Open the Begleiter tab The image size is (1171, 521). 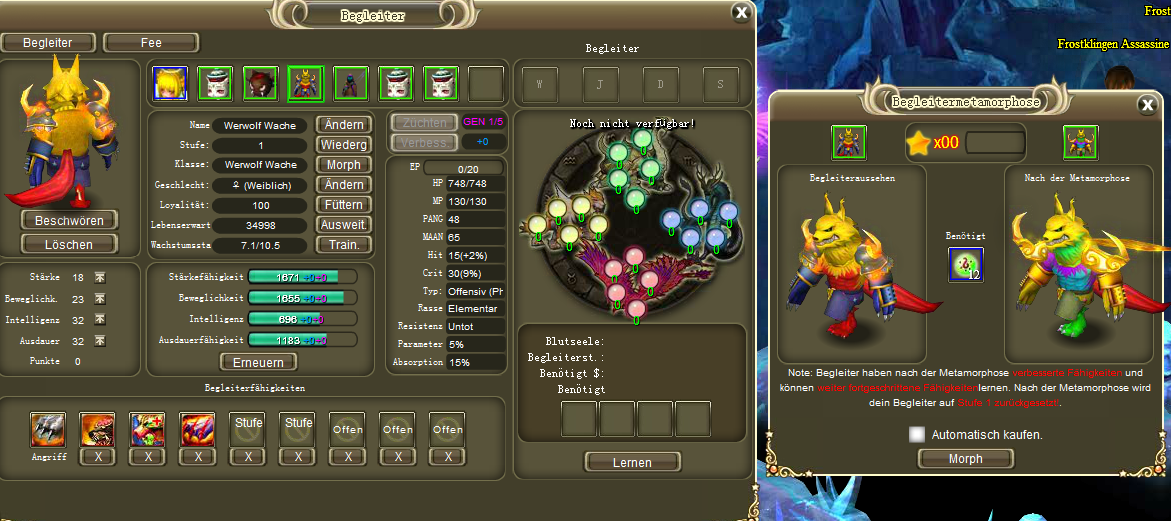coord(48,43)
